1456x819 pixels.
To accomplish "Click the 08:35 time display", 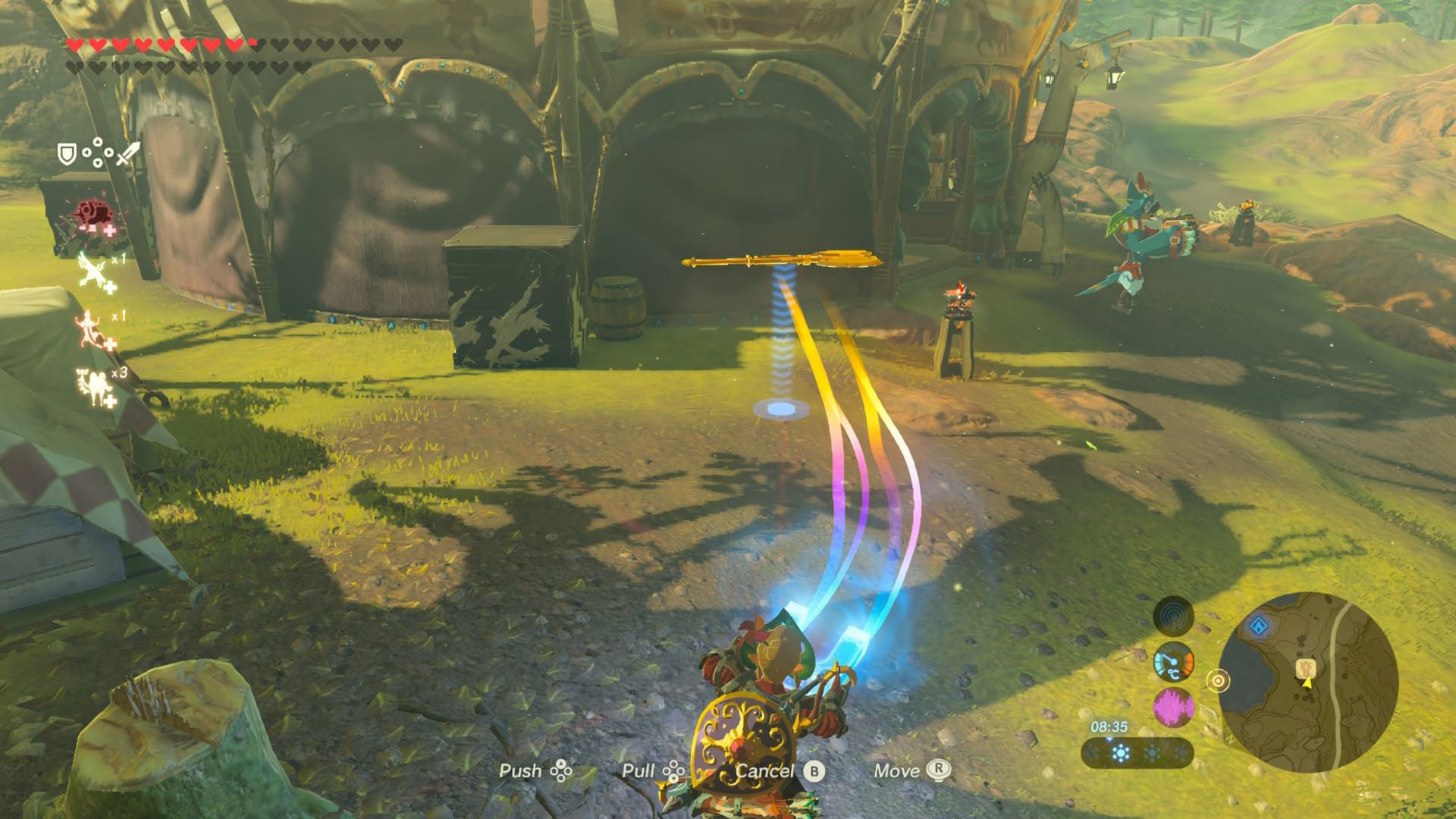I will (x=1109, y=726).
